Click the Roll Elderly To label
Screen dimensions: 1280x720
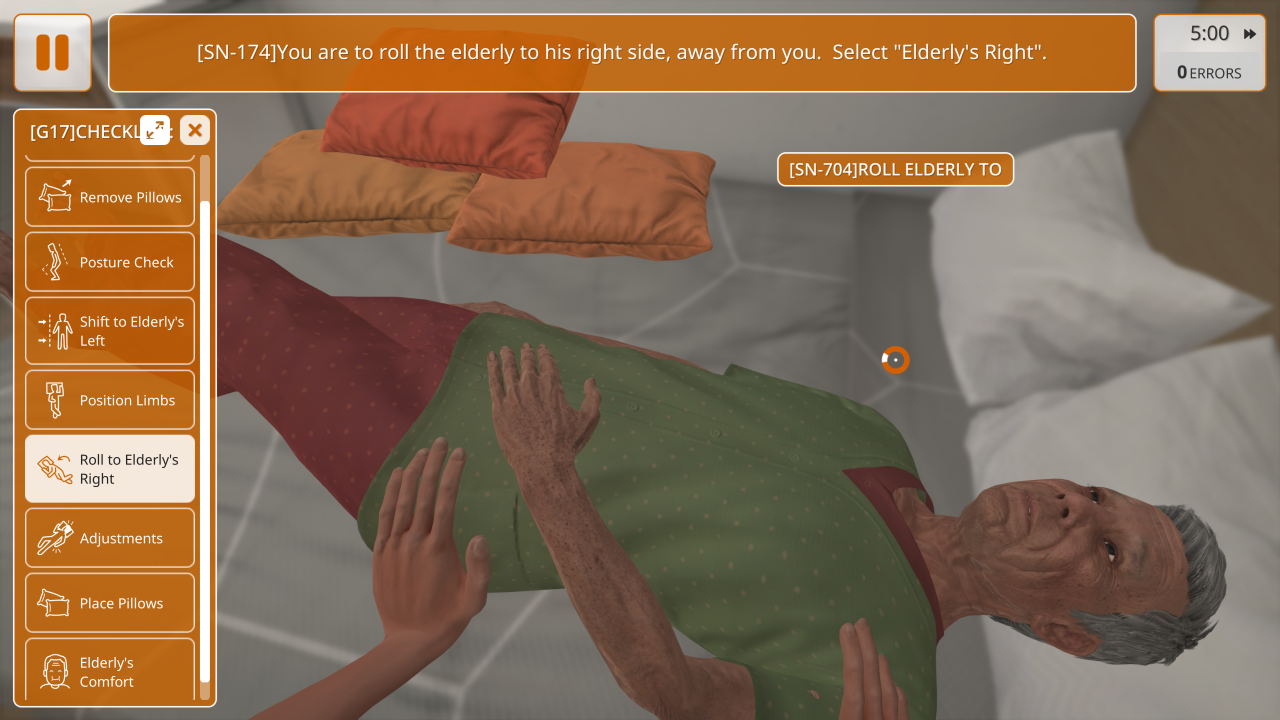[895, 170]
